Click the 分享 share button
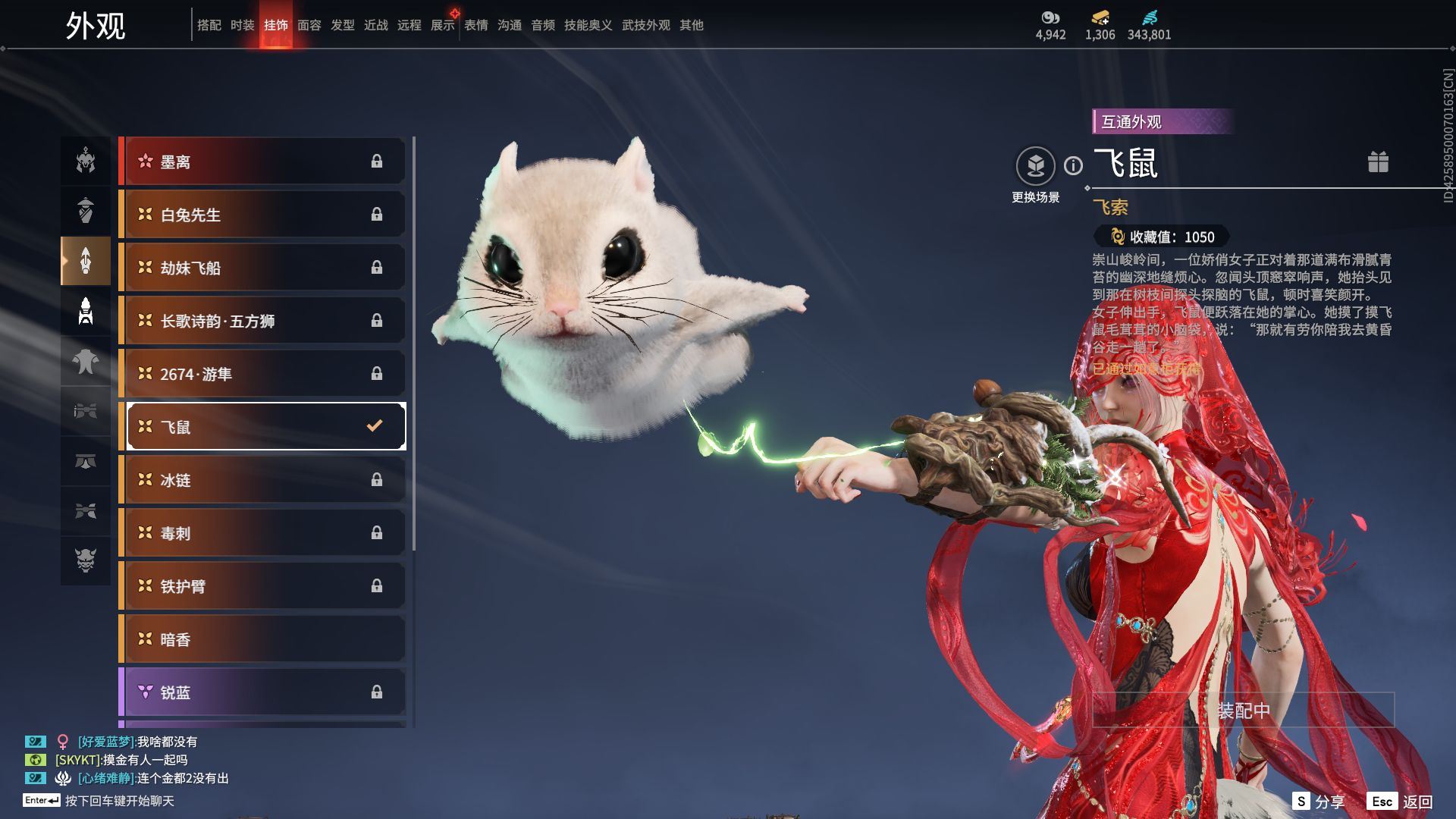This screenshot has height=819, width=1456. coord(1319,802)
